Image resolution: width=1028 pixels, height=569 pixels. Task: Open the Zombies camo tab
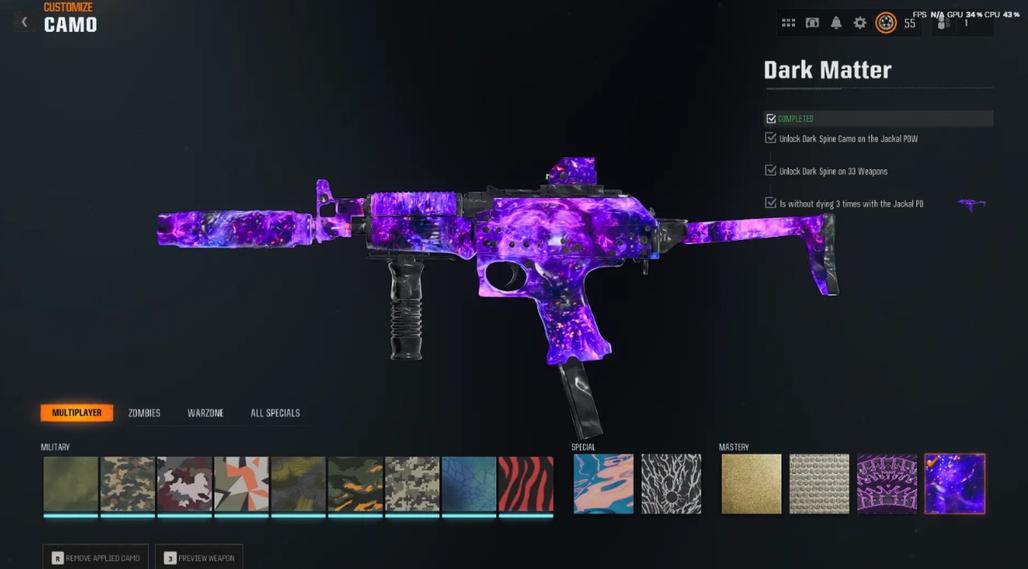coord(144,413)
